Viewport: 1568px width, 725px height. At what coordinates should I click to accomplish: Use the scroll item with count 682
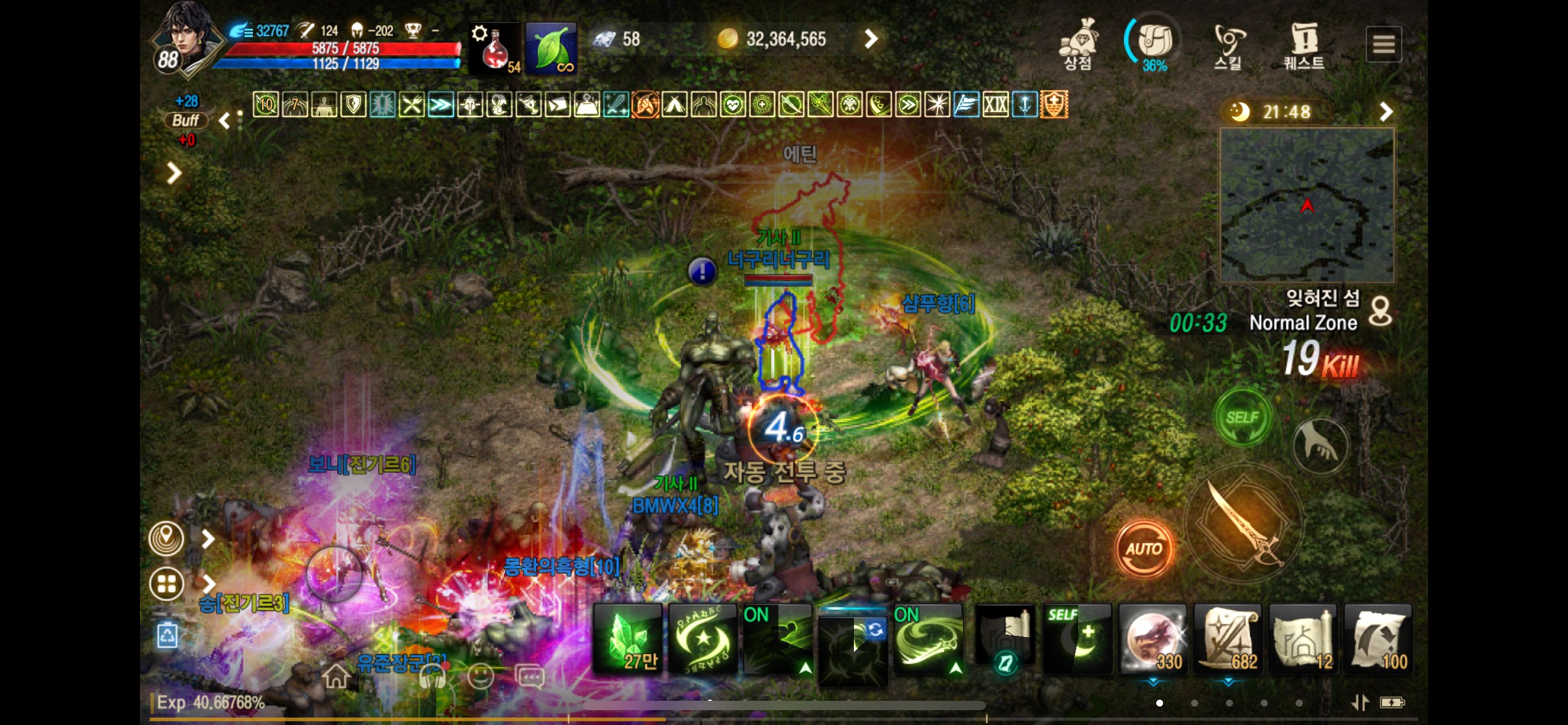click(x=1228, y=639)
